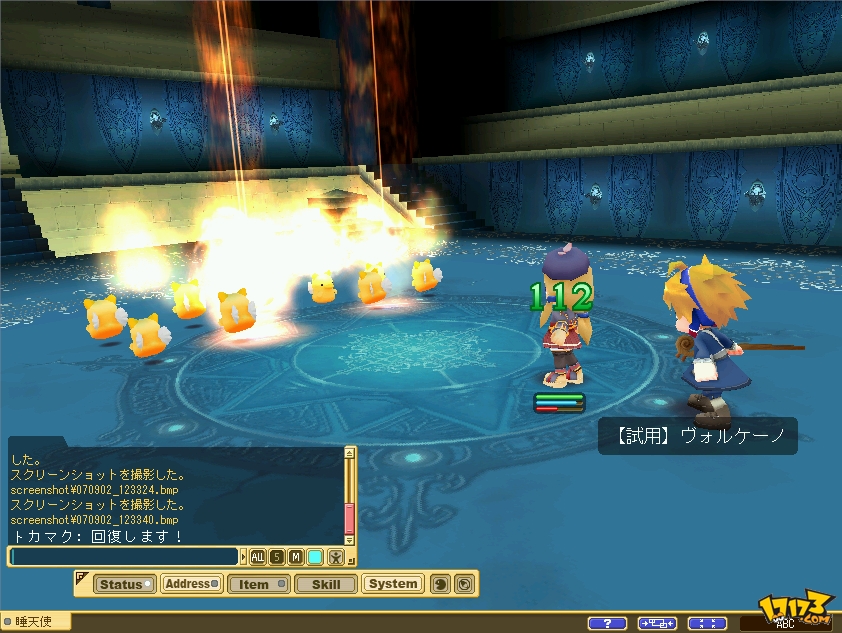Screen dimensions: 842x633
Task: Click the four-arrows fullscreen button
Action: tap(708, 623)
